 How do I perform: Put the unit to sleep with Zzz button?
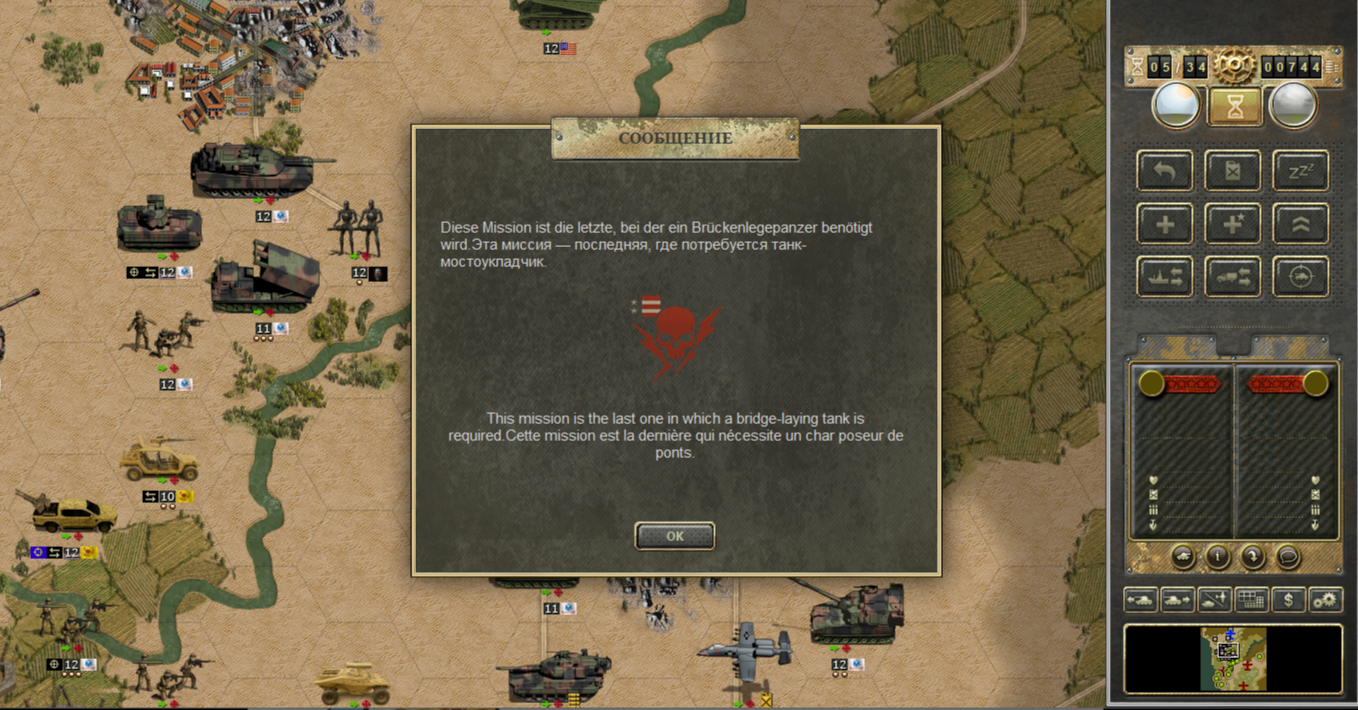pos(1300,171)
